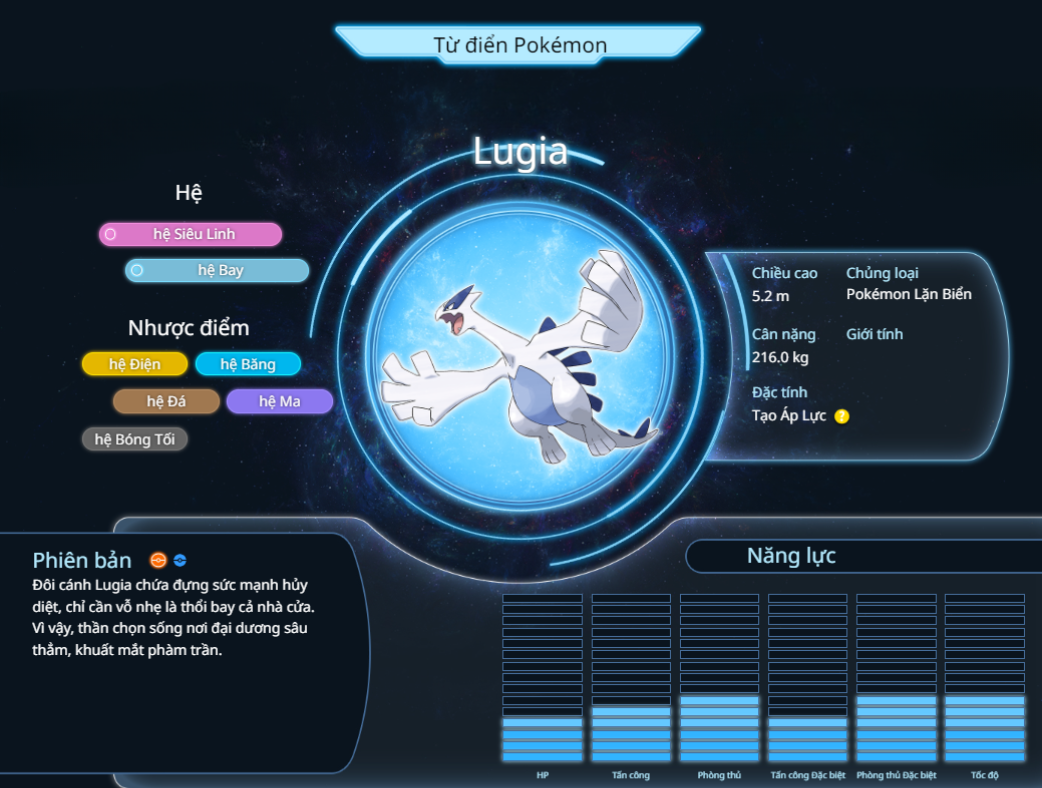Select the hệ Siêu Linh type tag
The width and height of the screenshot is (1042, 788).
[x=190, y=234]
